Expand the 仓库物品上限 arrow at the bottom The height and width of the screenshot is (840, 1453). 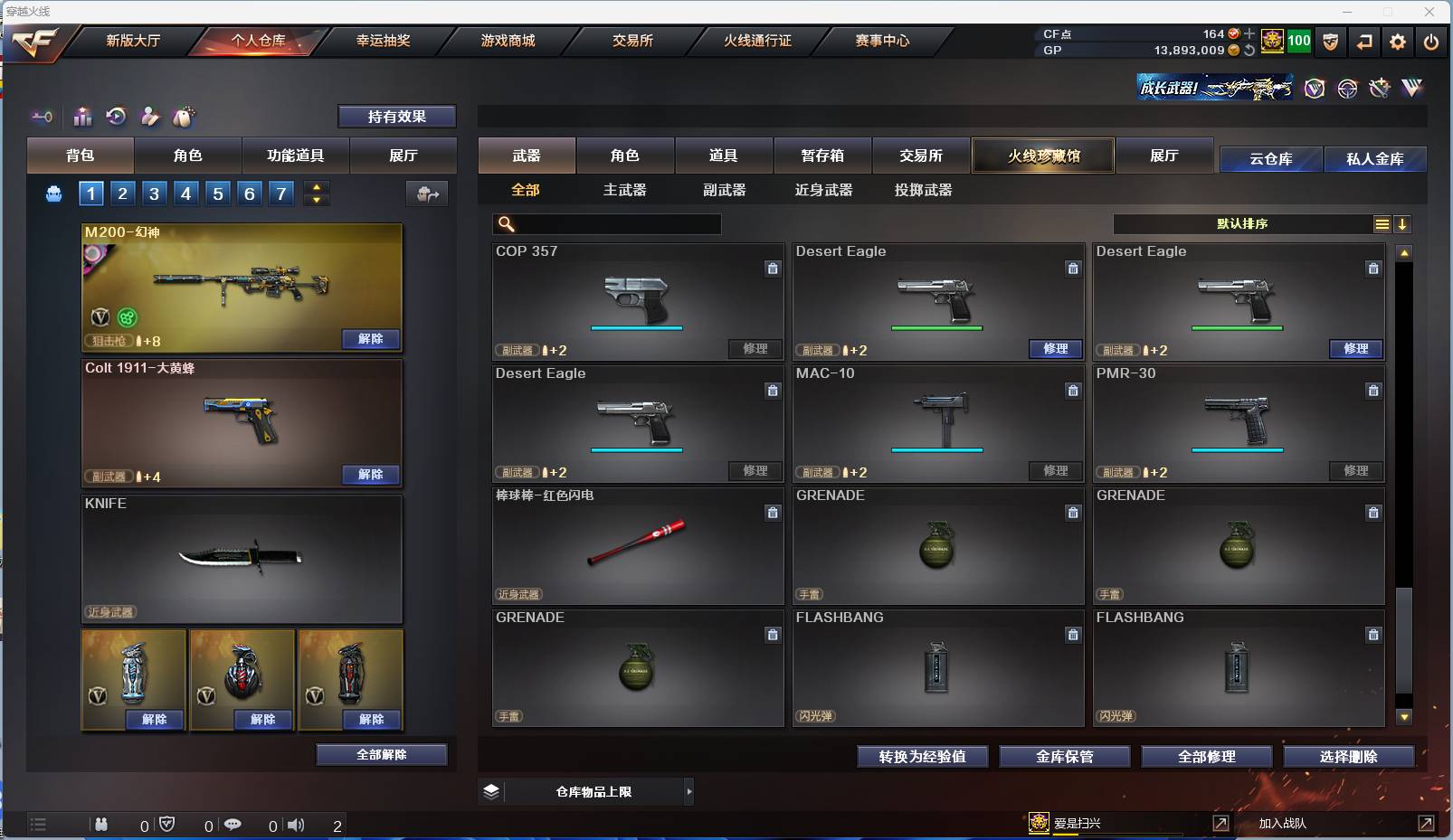tap(688, 791)
